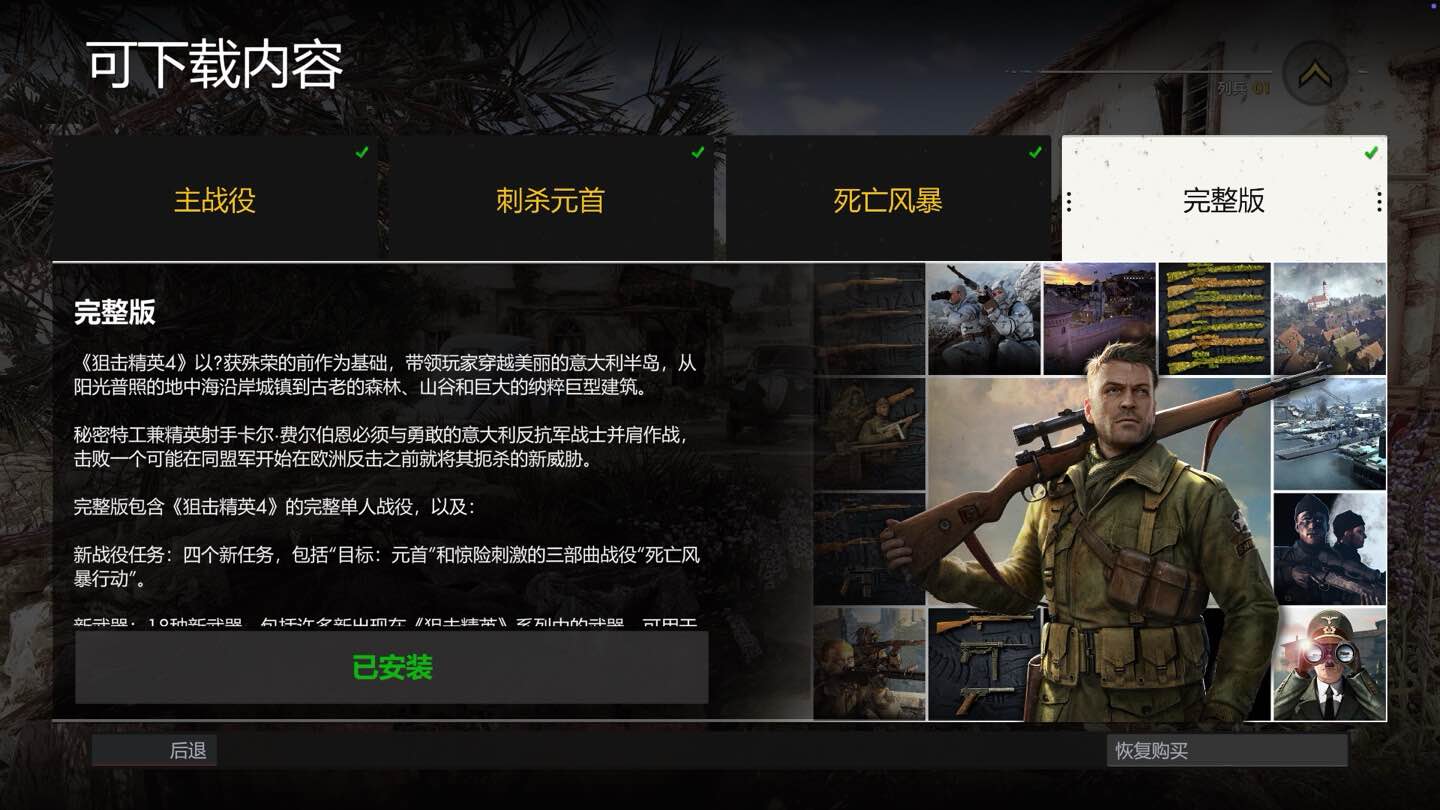Click the 完整版 tab label

[1224, 201]
